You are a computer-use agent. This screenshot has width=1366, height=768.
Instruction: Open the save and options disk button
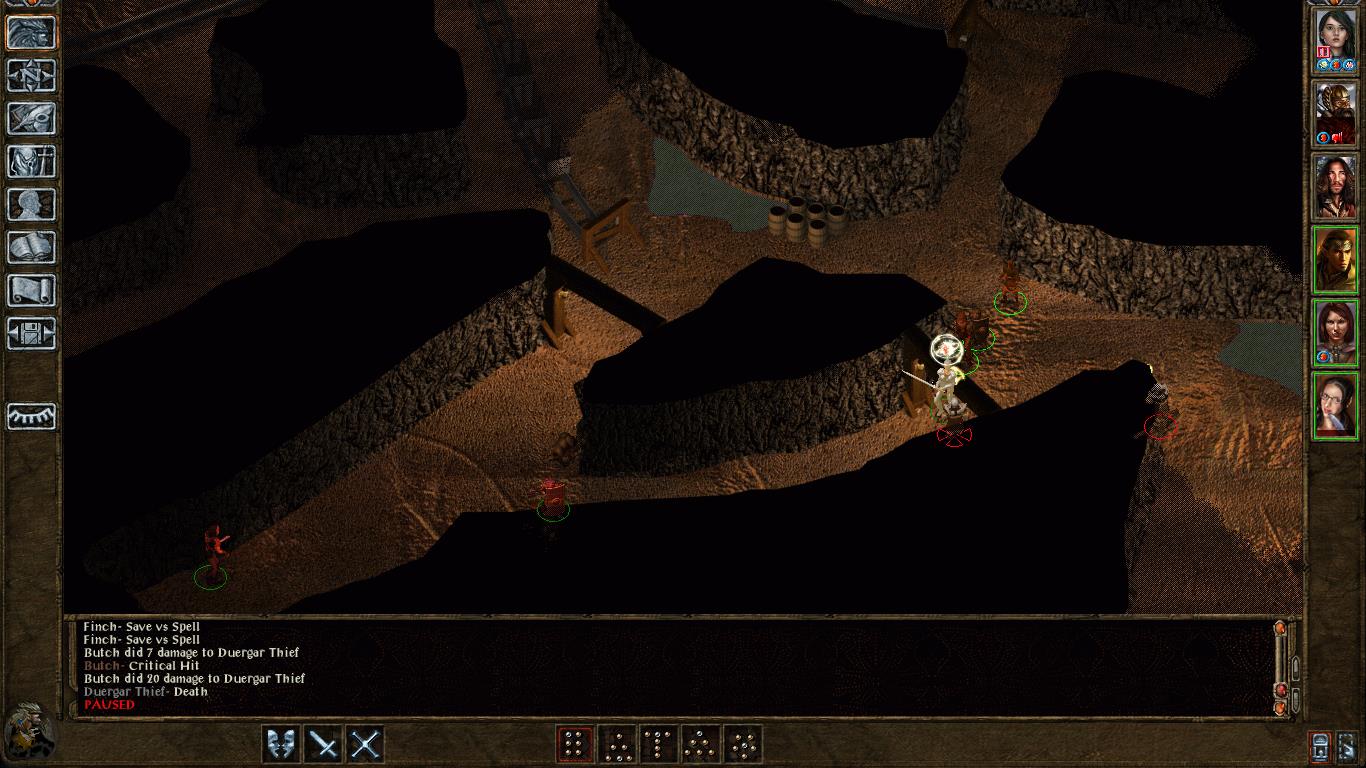(31, 333)
